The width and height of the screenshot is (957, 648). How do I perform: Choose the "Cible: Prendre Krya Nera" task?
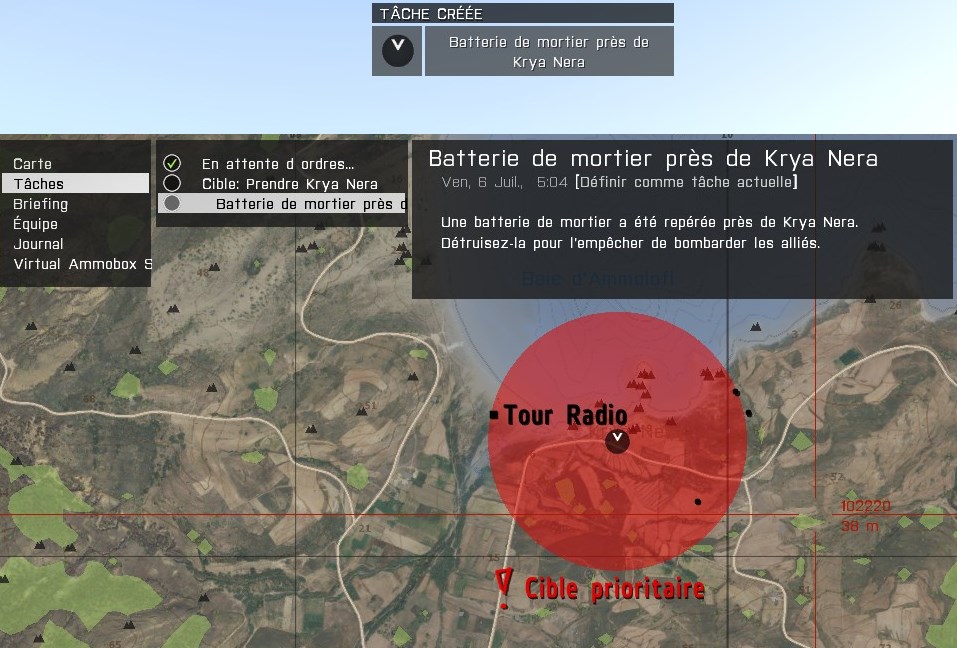pyautogui.click(x=289, y=184)
